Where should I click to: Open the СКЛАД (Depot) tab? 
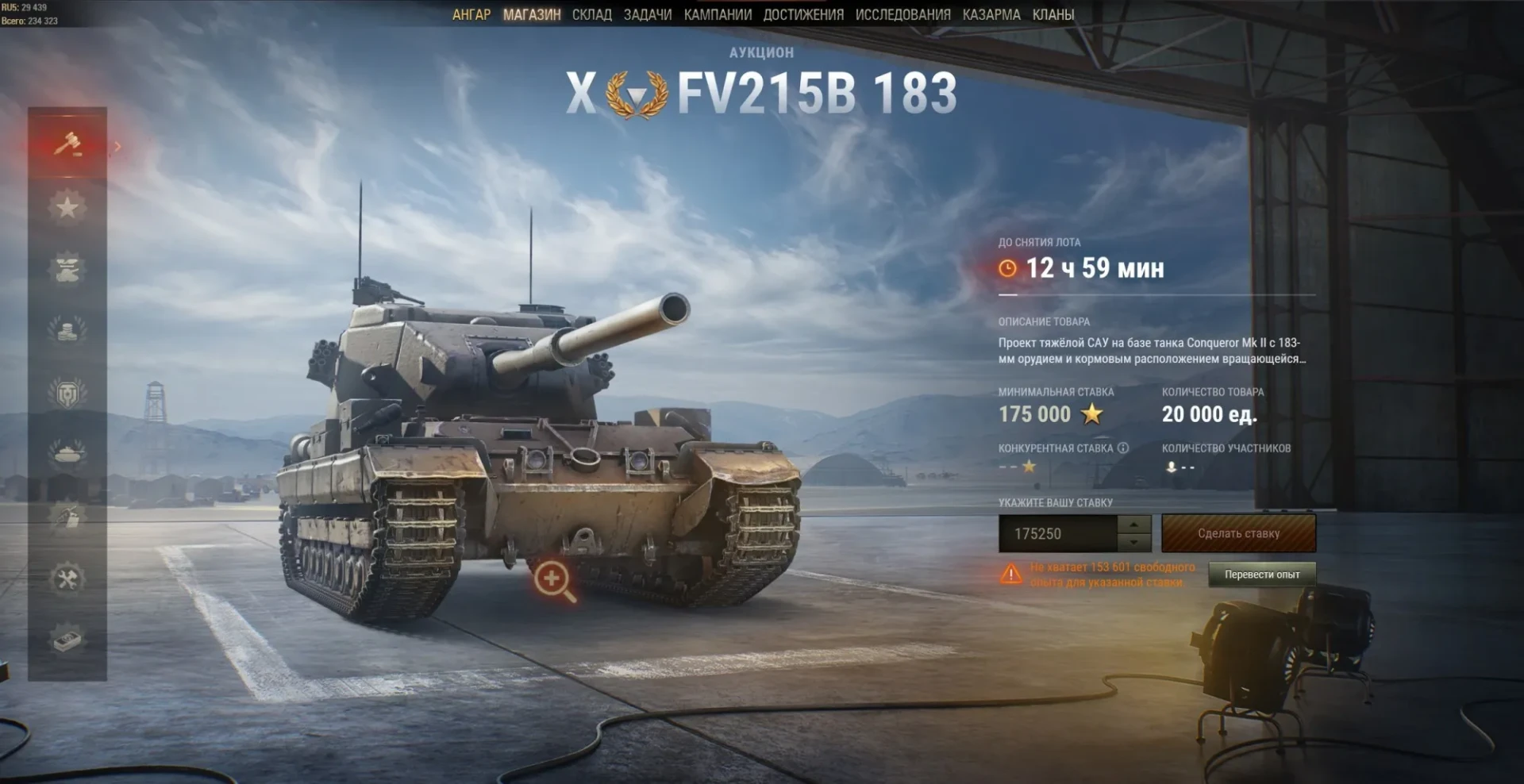coord(592,14)
